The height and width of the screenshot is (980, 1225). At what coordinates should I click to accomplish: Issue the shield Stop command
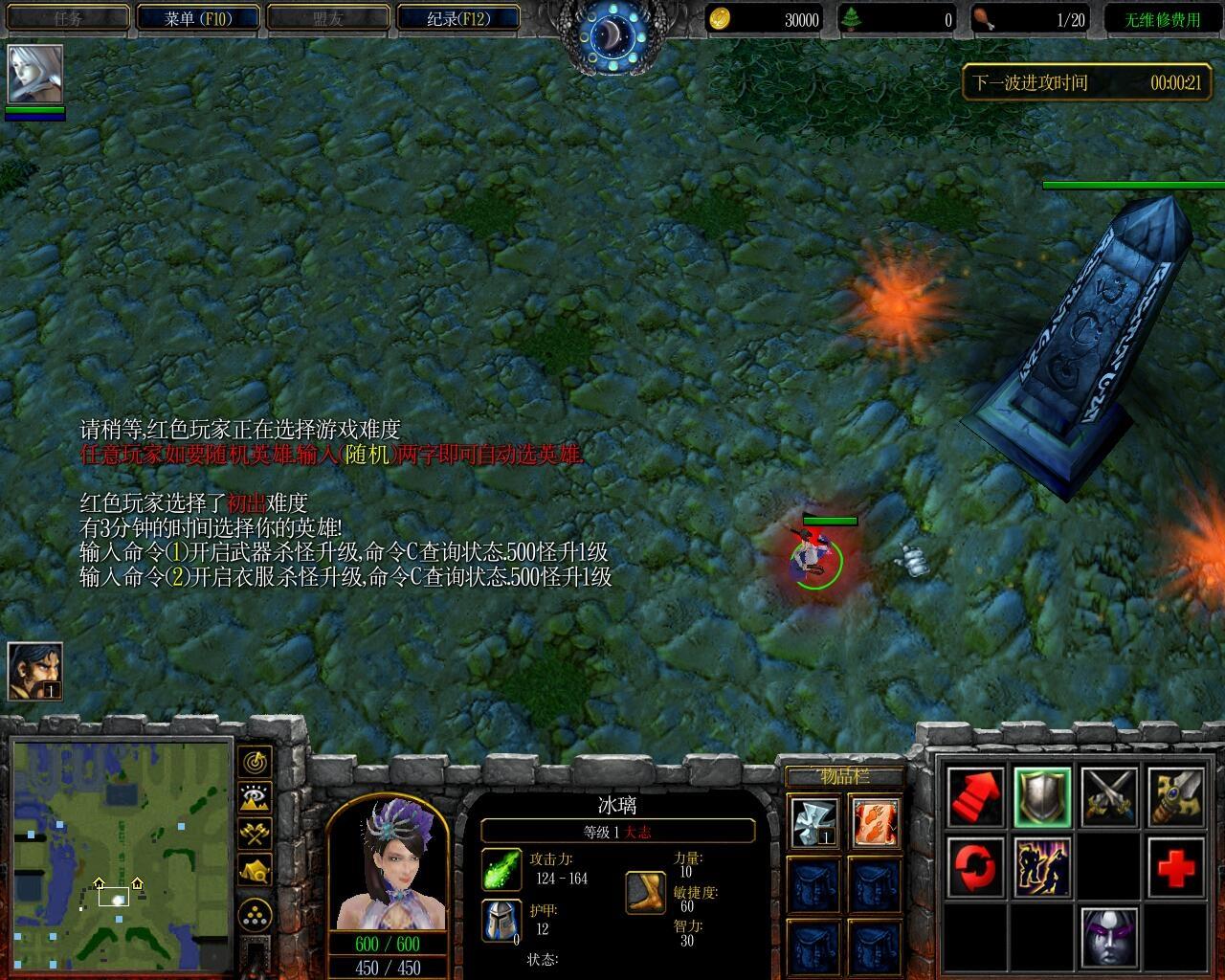[1042, 797]
